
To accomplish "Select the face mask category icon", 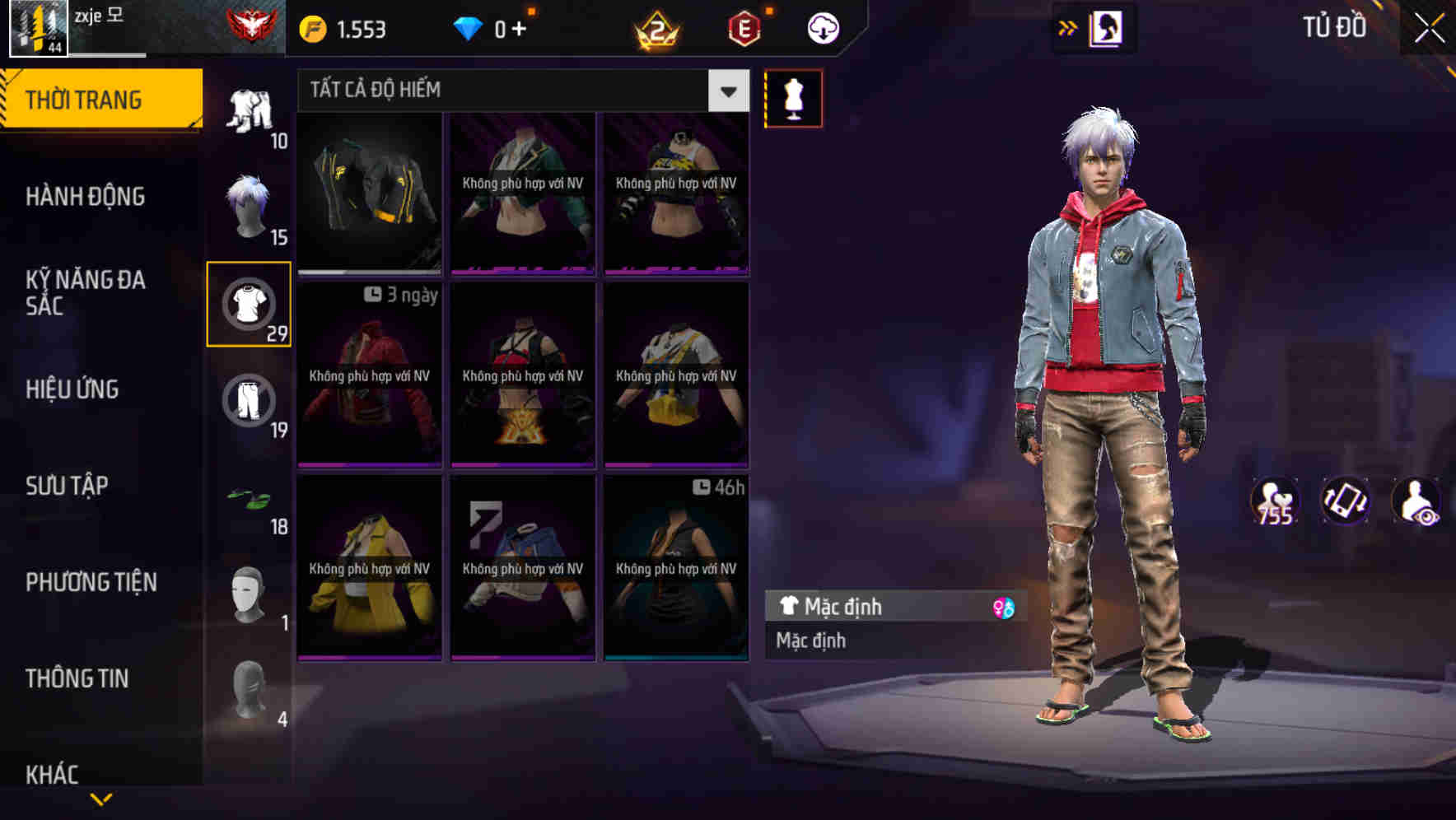I will tap(248, 594).
